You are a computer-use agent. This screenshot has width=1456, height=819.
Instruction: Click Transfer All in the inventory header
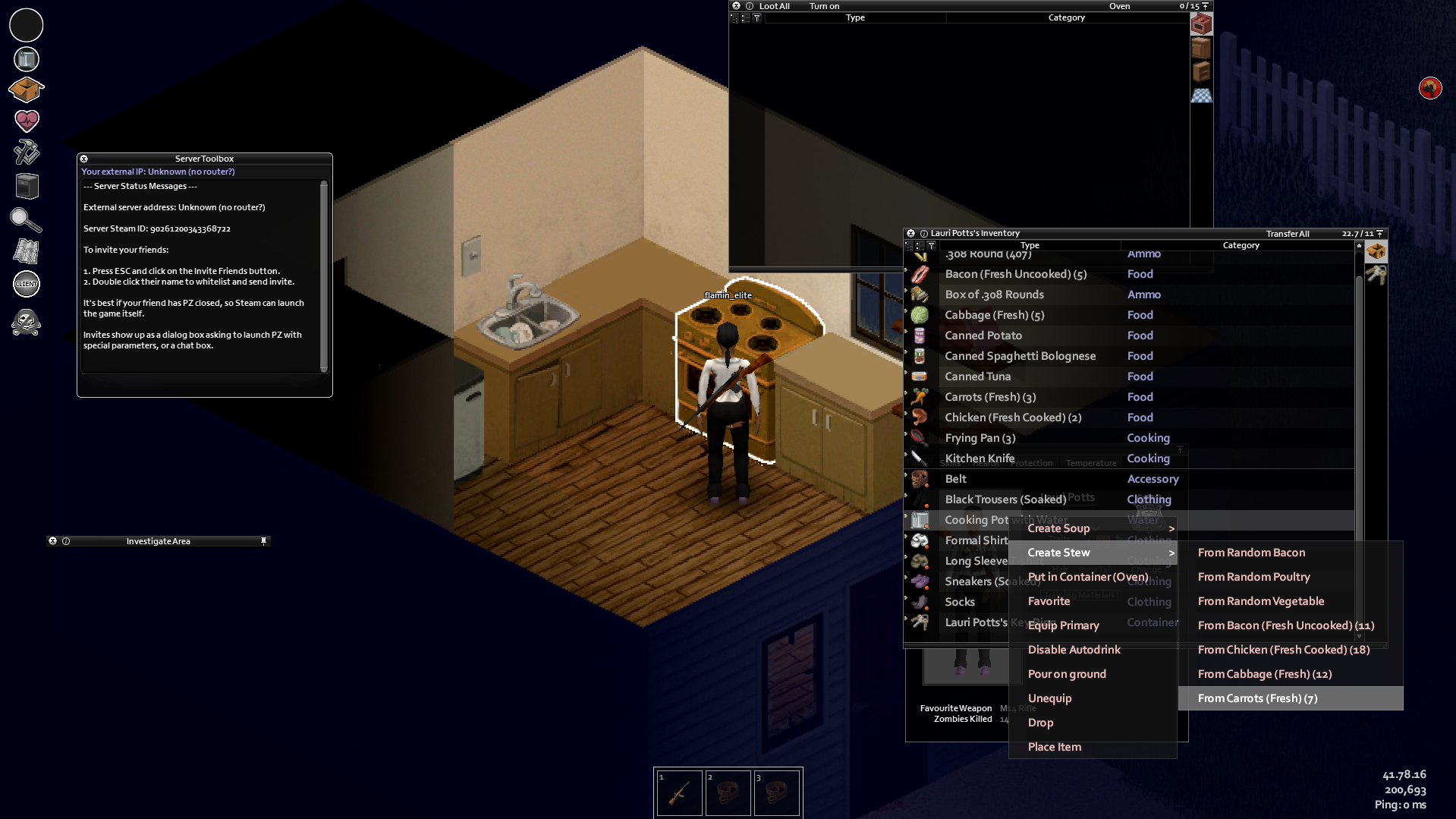click(1287, 233)
